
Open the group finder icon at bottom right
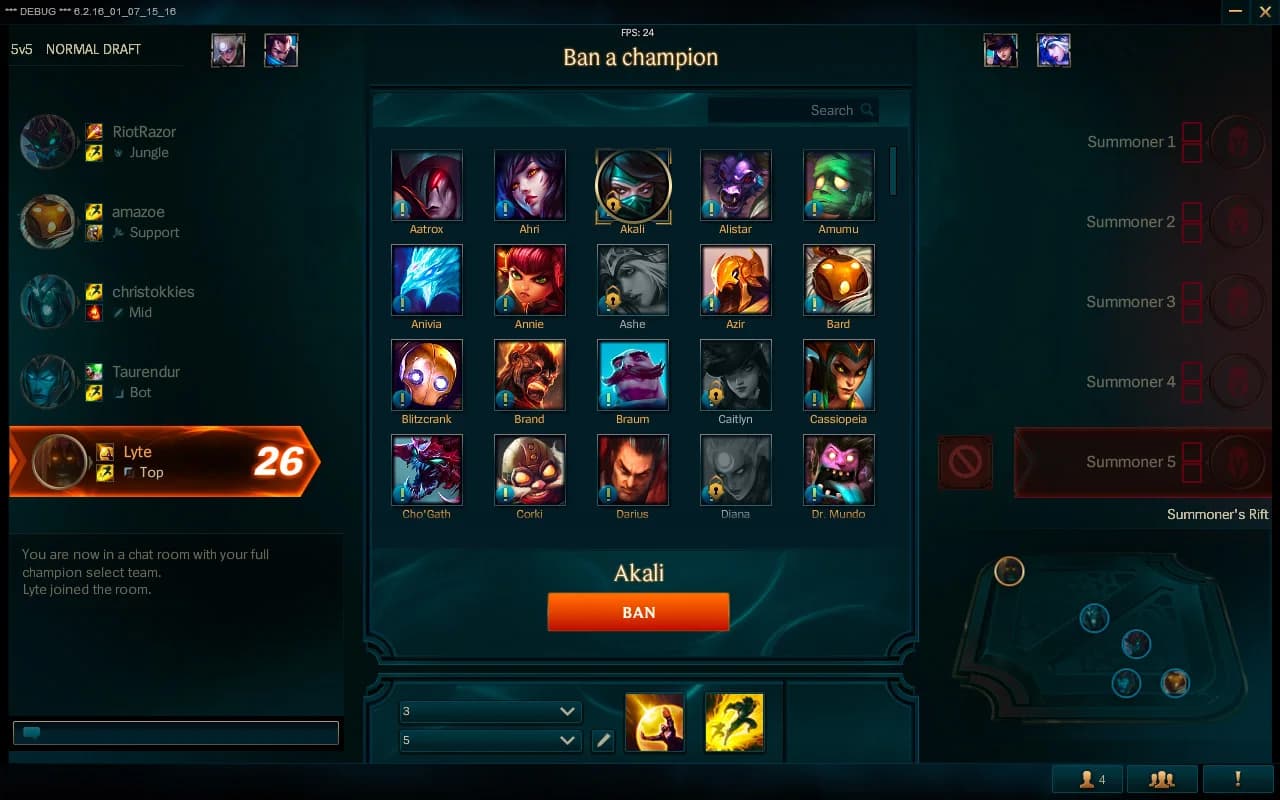click(1163, 778)
